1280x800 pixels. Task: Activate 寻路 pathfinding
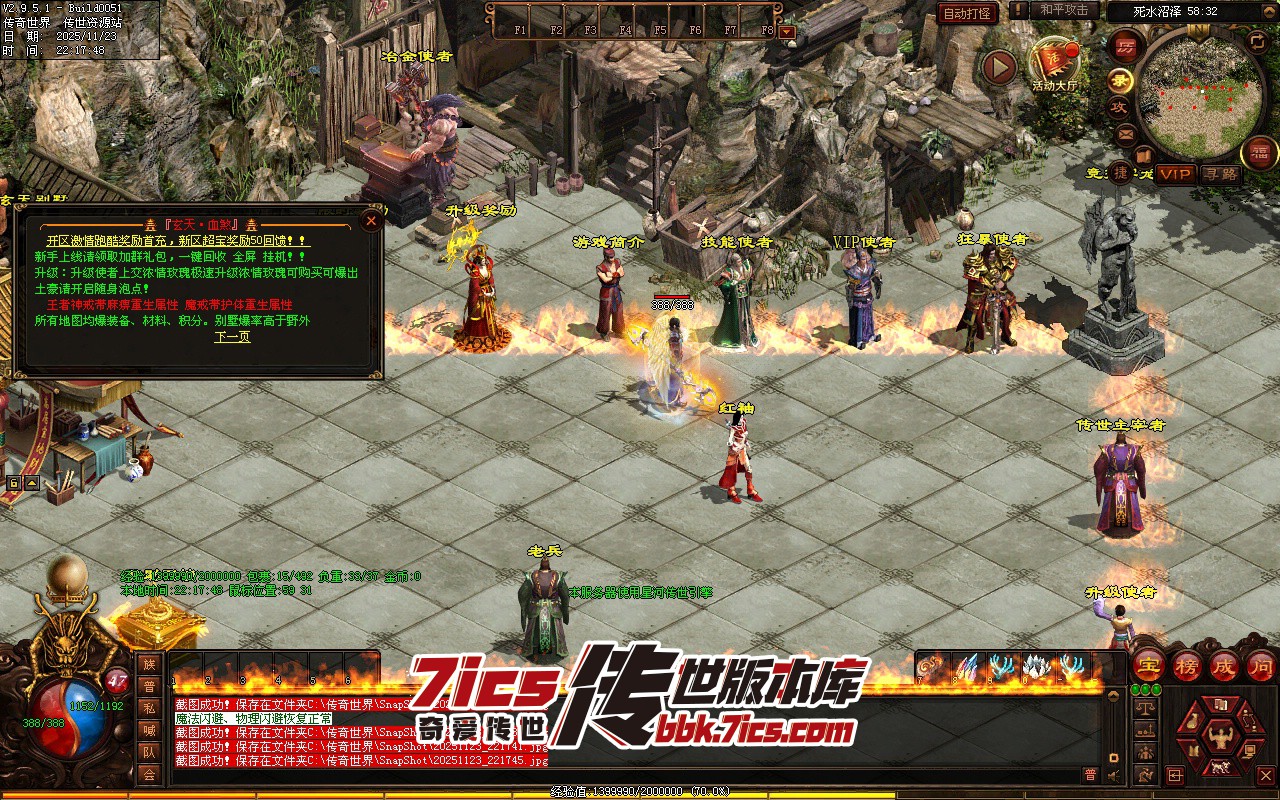(1220, 174)
